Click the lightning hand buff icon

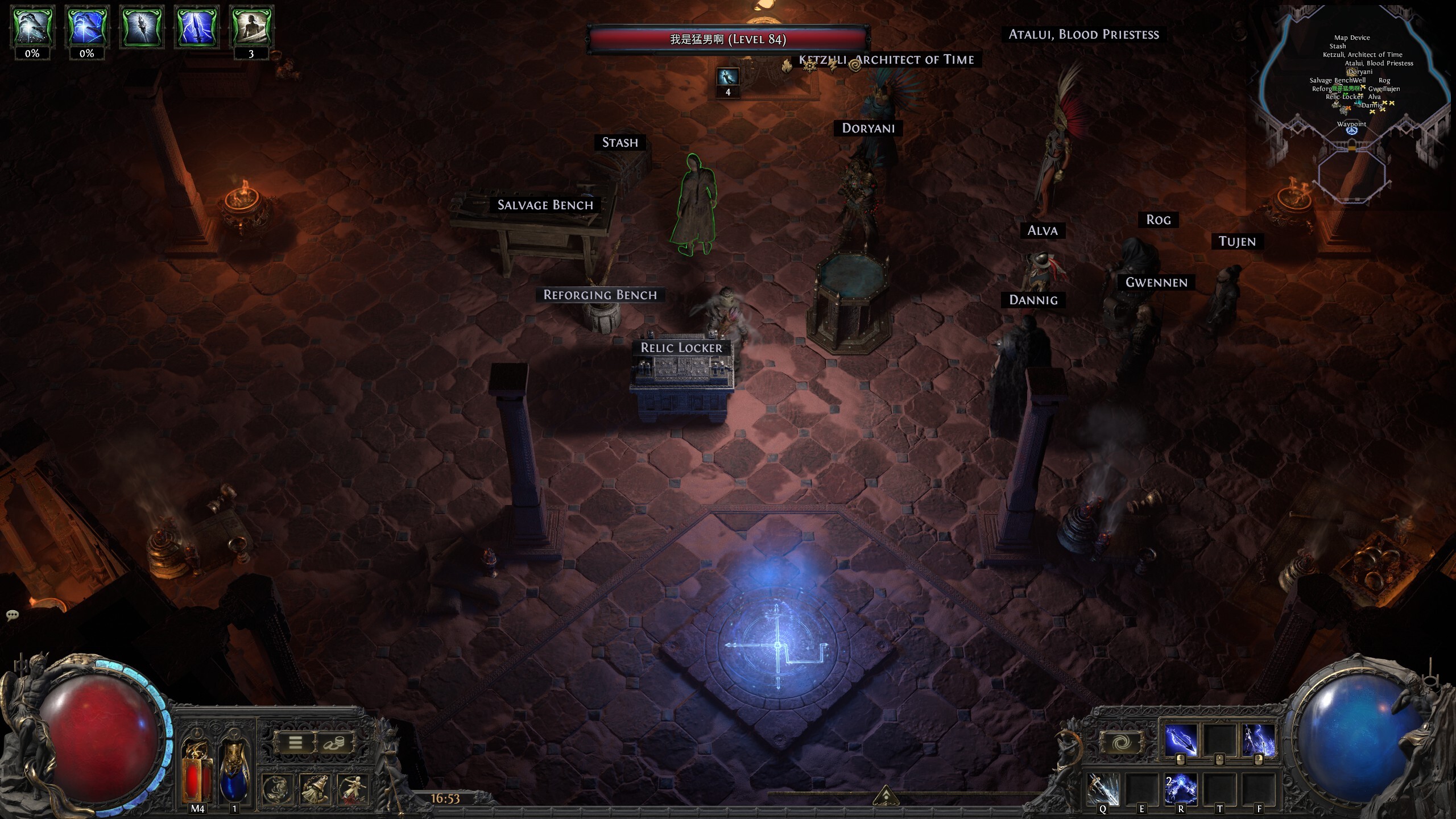click(87, 27)
